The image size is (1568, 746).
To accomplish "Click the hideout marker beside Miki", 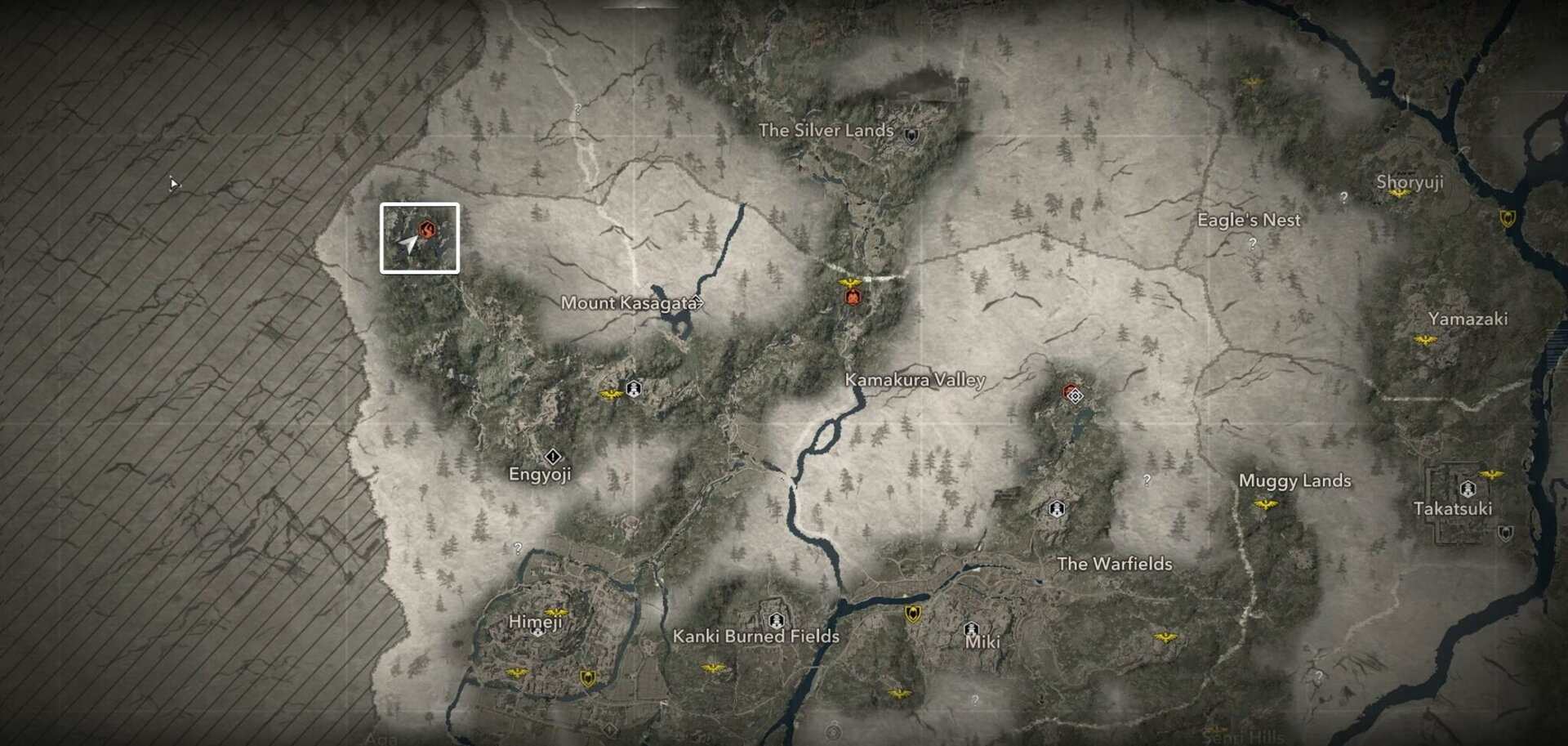I will pos(972,628).
